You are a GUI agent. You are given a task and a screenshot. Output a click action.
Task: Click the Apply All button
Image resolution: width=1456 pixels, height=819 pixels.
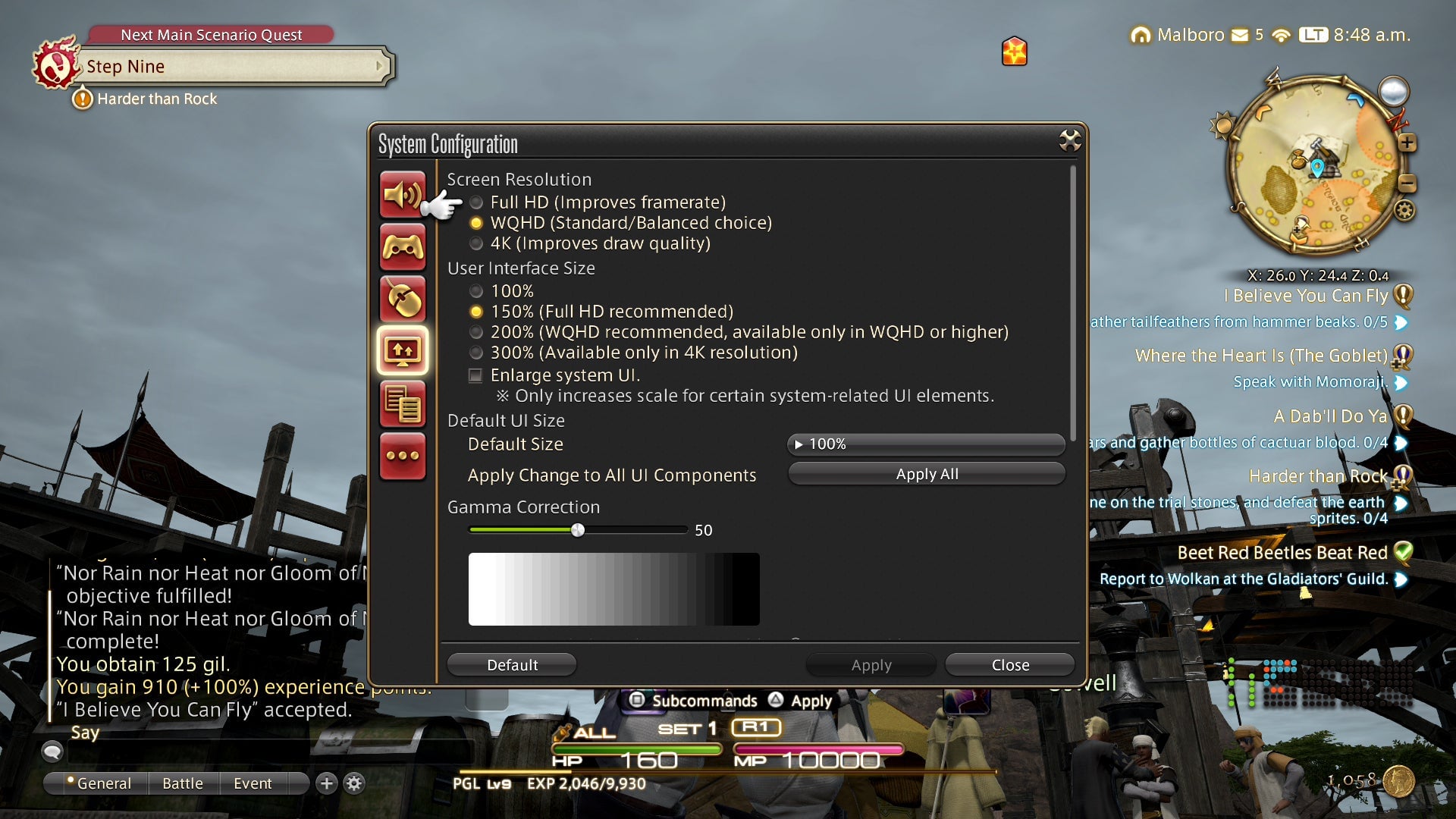click(926, 474)
